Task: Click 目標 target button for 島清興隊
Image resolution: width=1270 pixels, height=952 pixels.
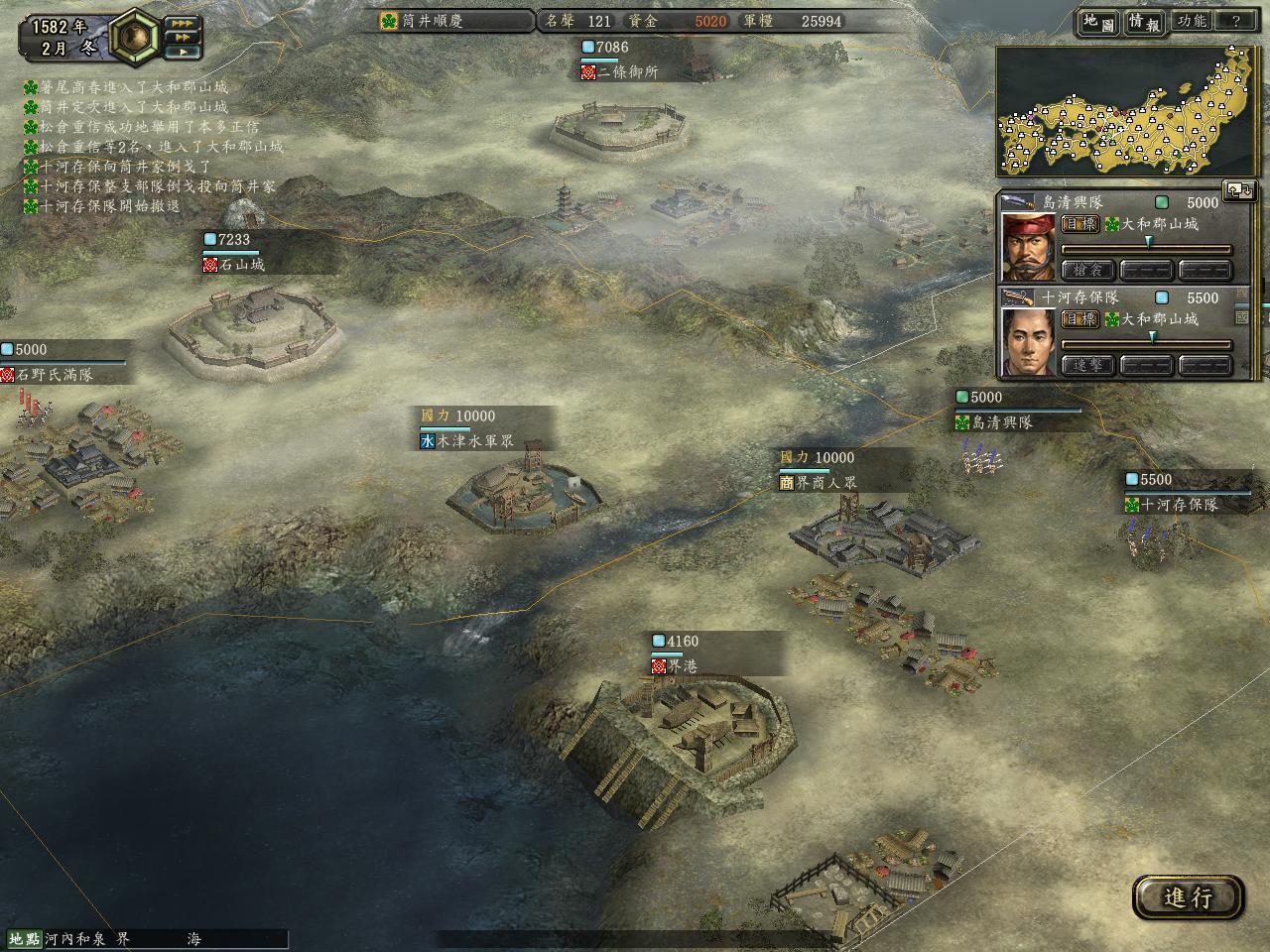Action: click(1079, 224)
